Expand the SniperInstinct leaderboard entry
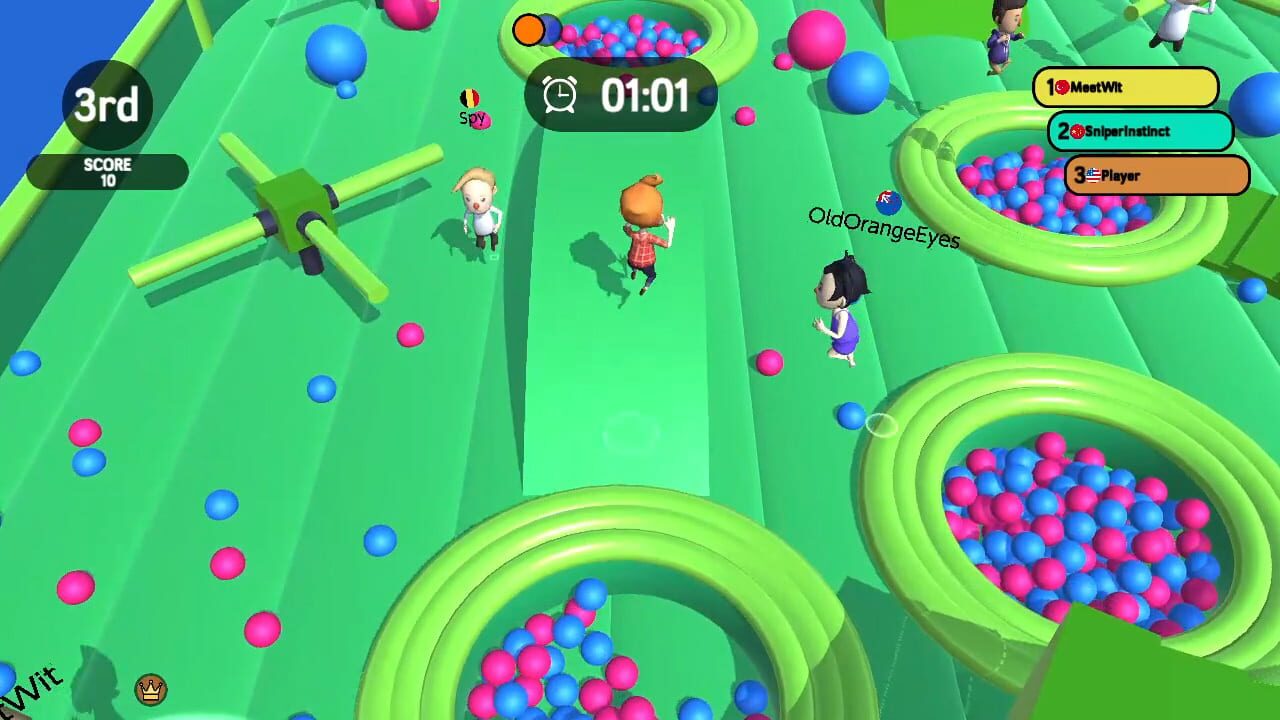This screenshot has width=1280, height=720. click(x=1143, y=131)
